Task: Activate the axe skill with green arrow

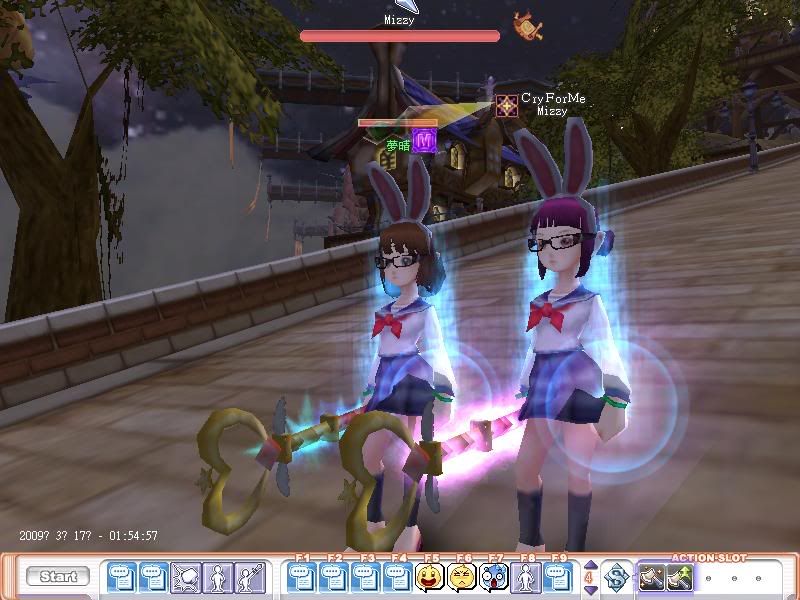Action: pyautogui.click(x=683, y=577)
